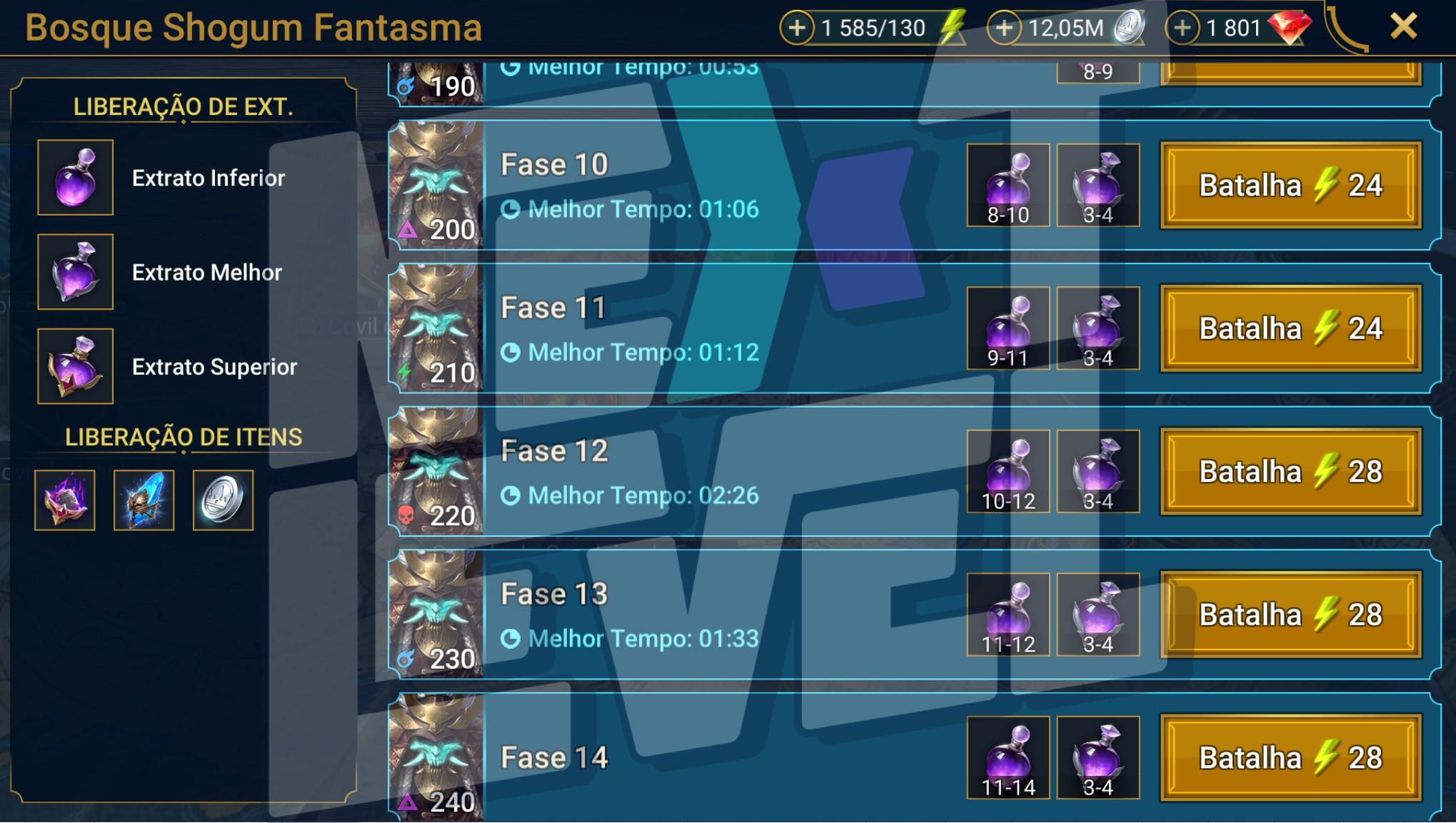Image resolution: width=1456 pixels, height=823 pixels.
Task: Inspect the Extrato Inferior potion icon
Action: click(x=75, y=177)
